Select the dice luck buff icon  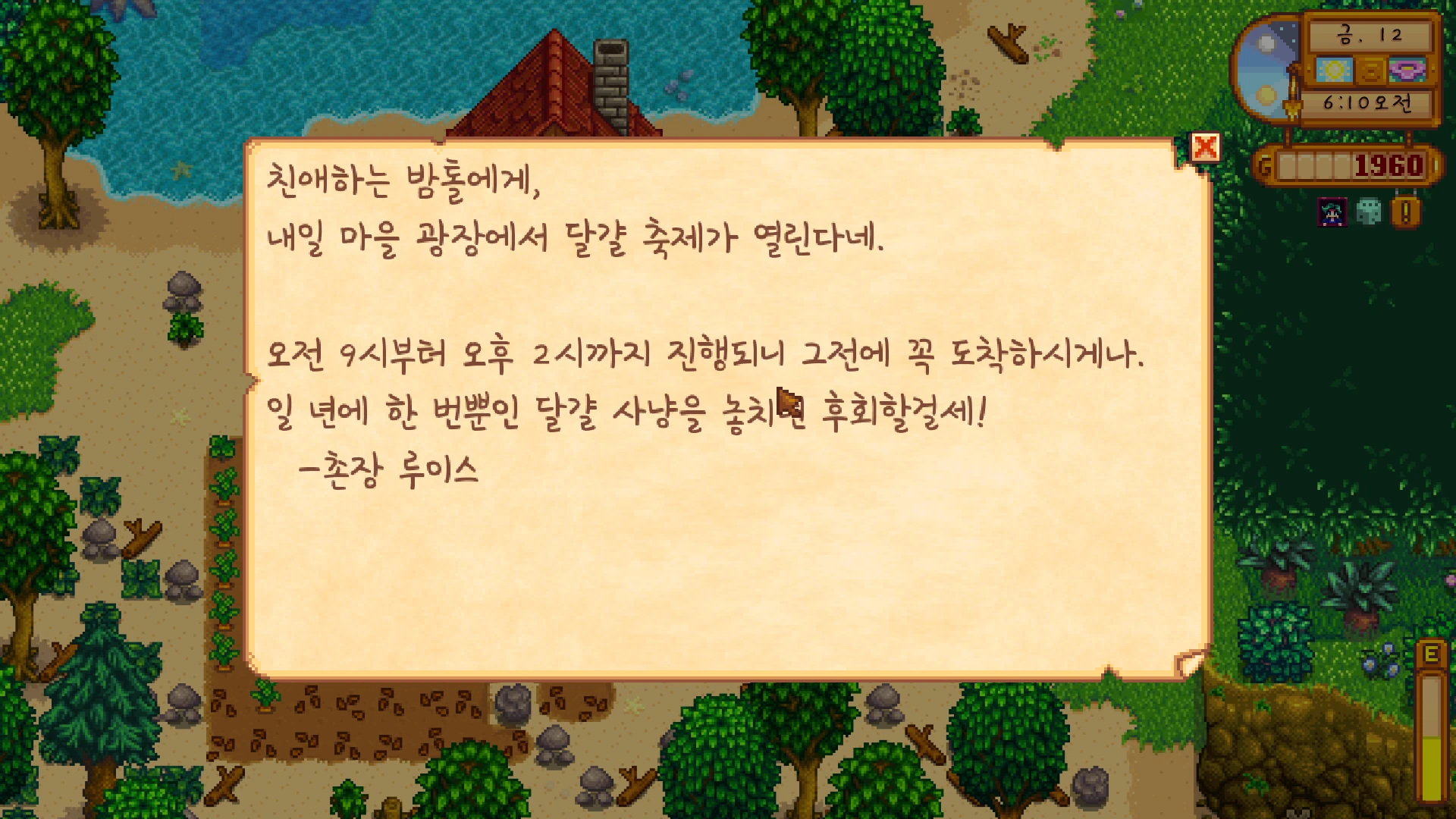tap(1368, 212)
